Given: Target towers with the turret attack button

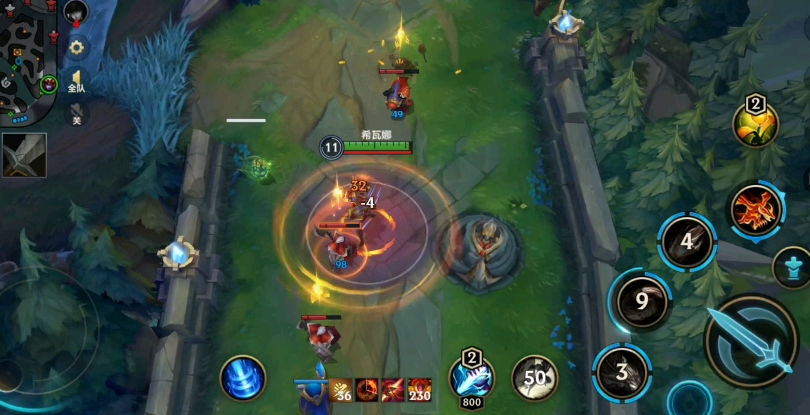Looking at the screenshot, I should pyautogui.click(x=790, y=267).
